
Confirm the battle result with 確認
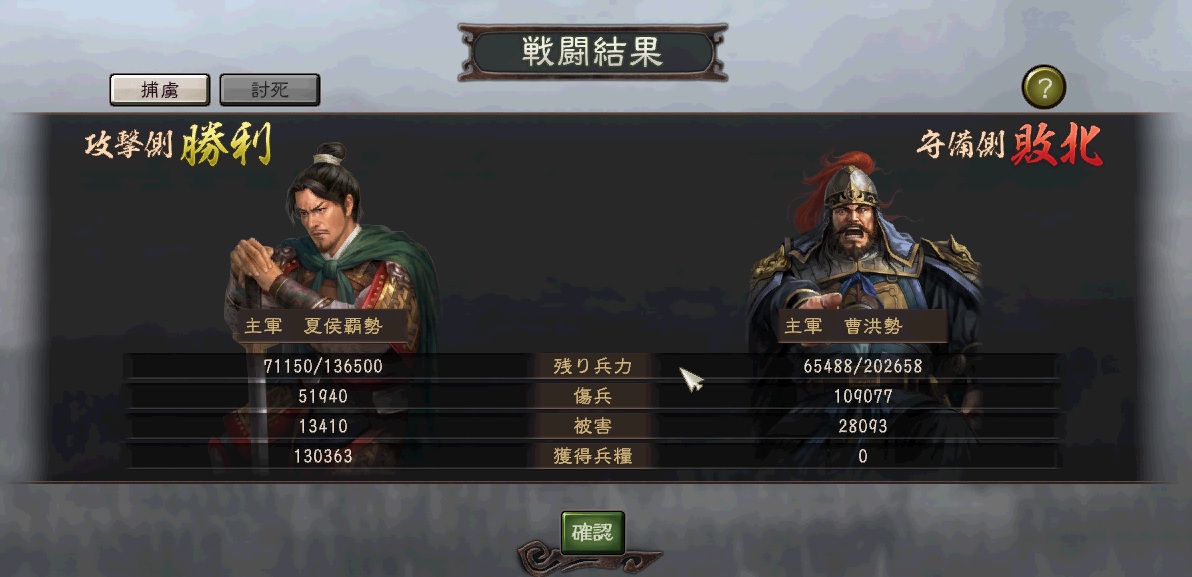593,532
